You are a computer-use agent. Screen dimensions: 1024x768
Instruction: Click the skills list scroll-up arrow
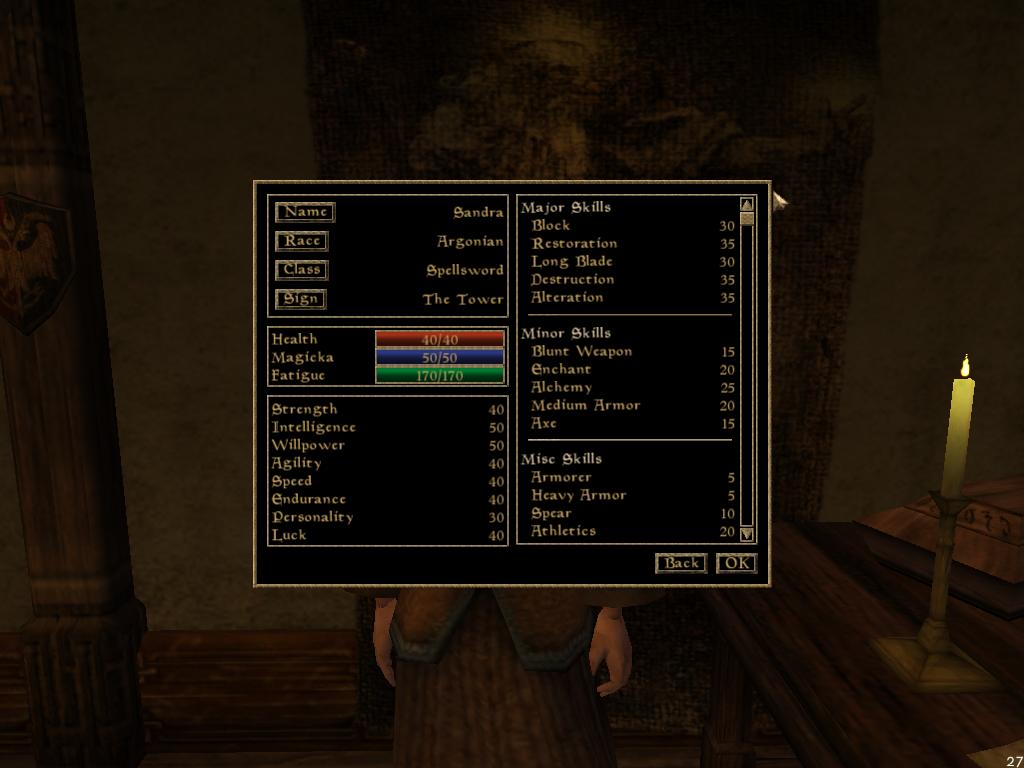click(x=746, y=206)
